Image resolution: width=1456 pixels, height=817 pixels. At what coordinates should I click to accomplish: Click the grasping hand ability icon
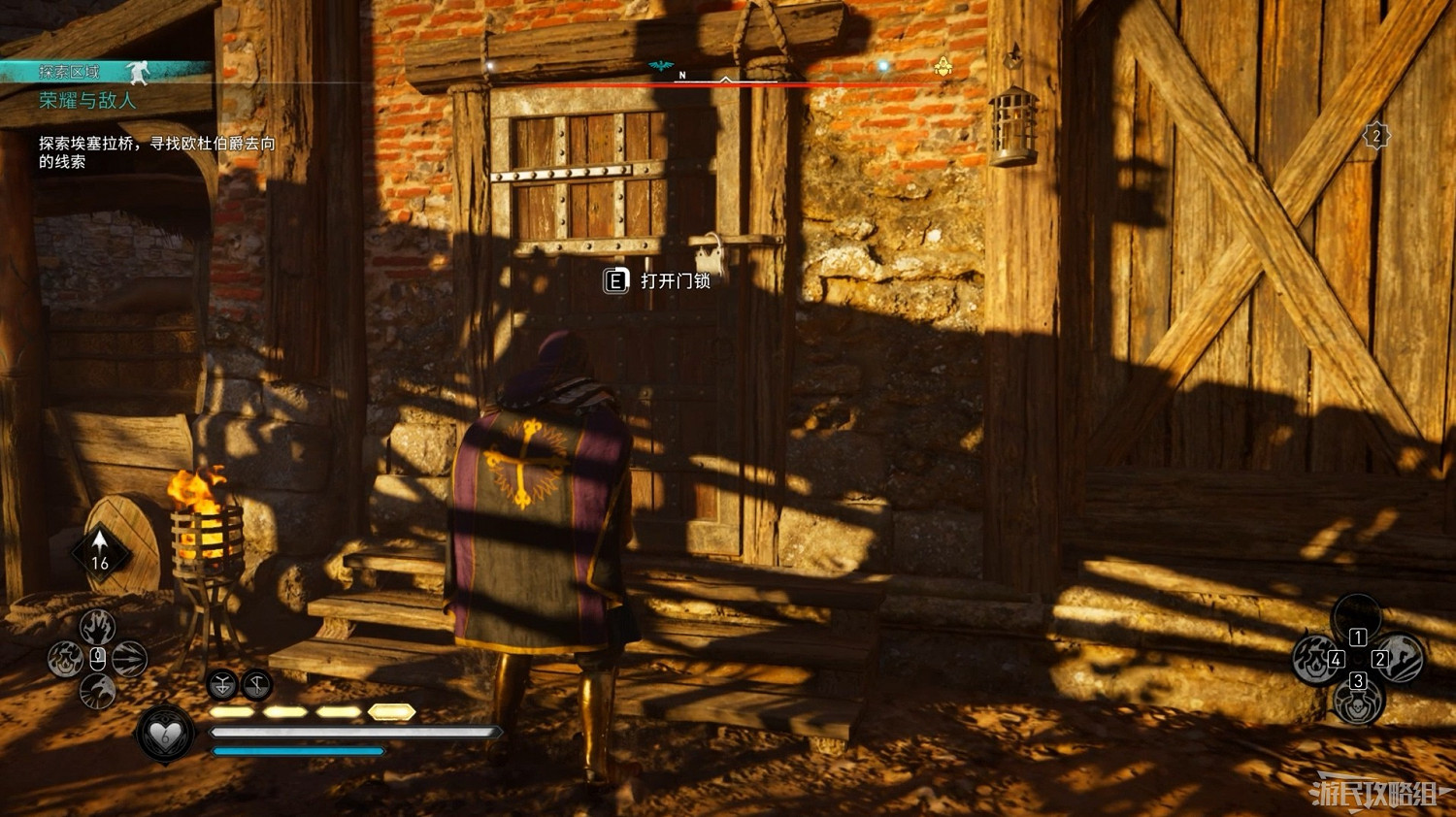[x=97, y=626]
